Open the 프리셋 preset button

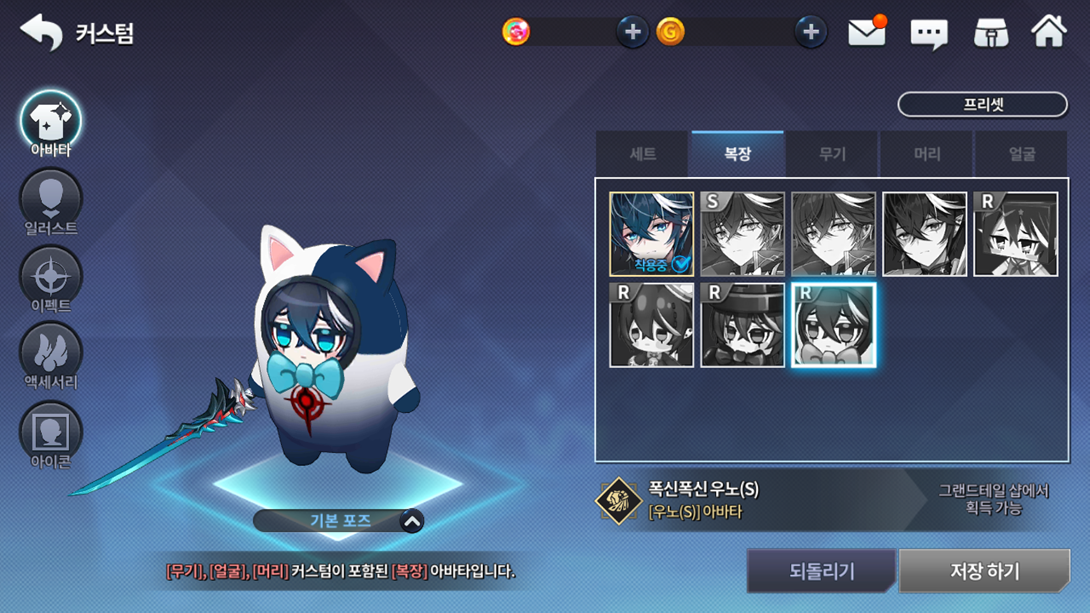[982, 104]
